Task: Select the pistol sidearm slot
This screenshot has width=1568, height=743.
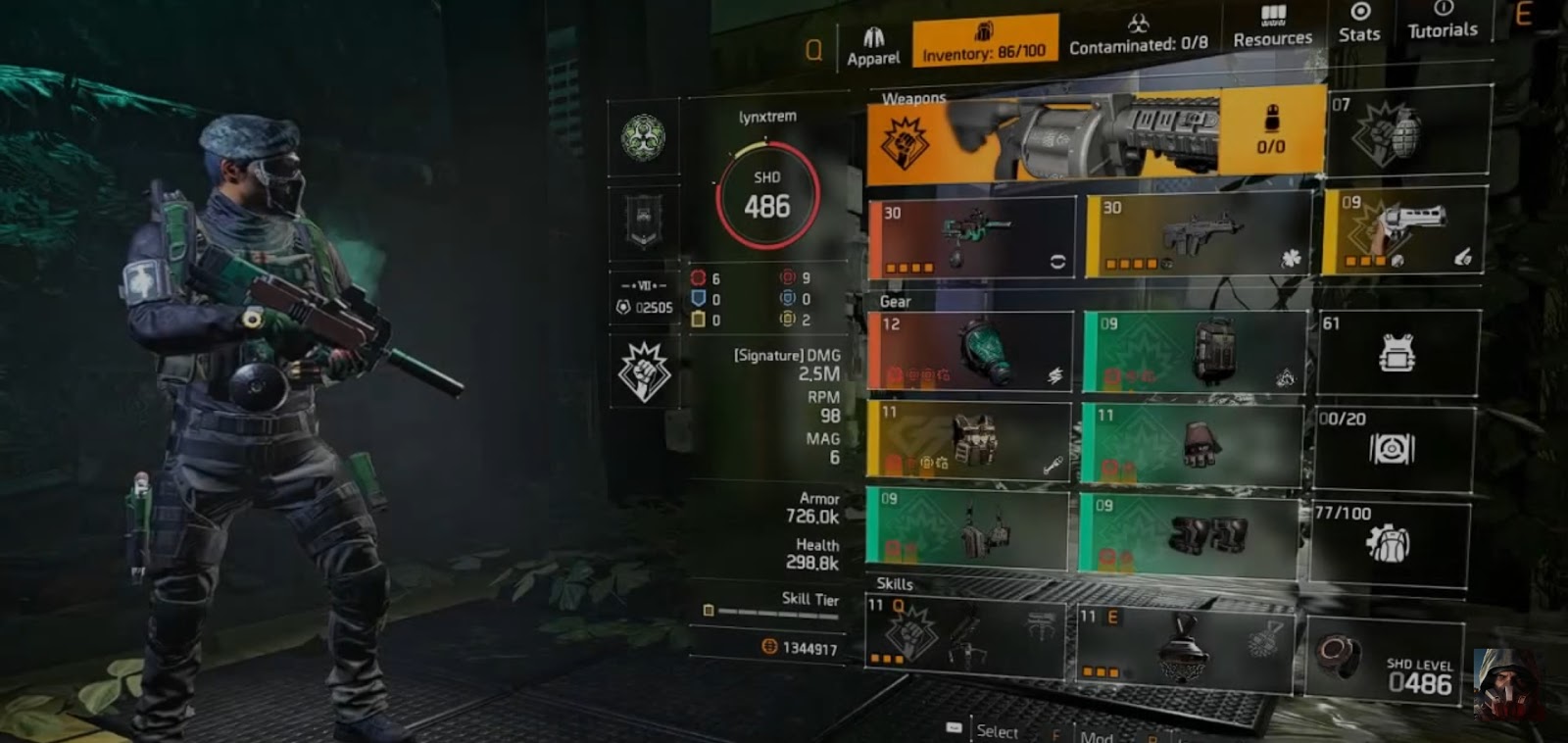Action: point(1408,233)
